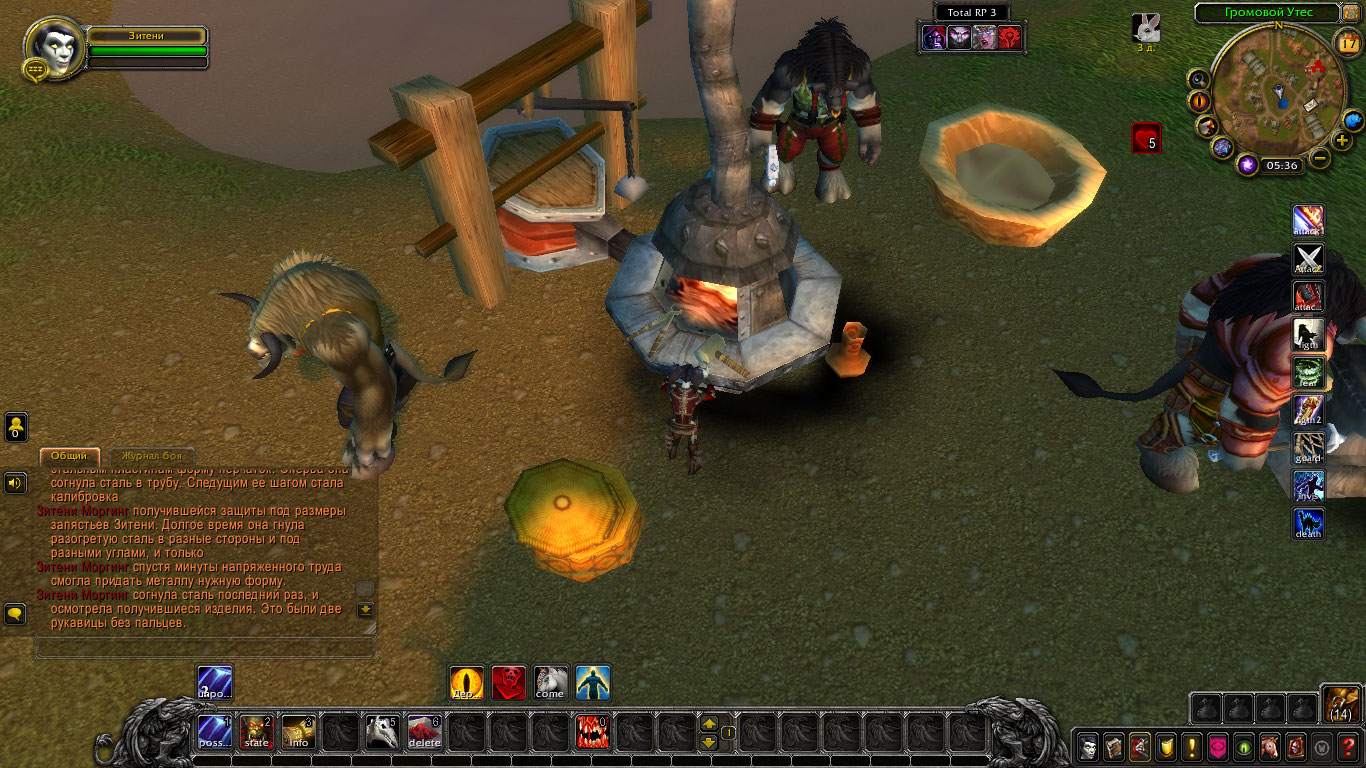Open the mail envelope on the minimap
The width and height of the screenshot is (1366, 768).
[x=1309, y=103]
